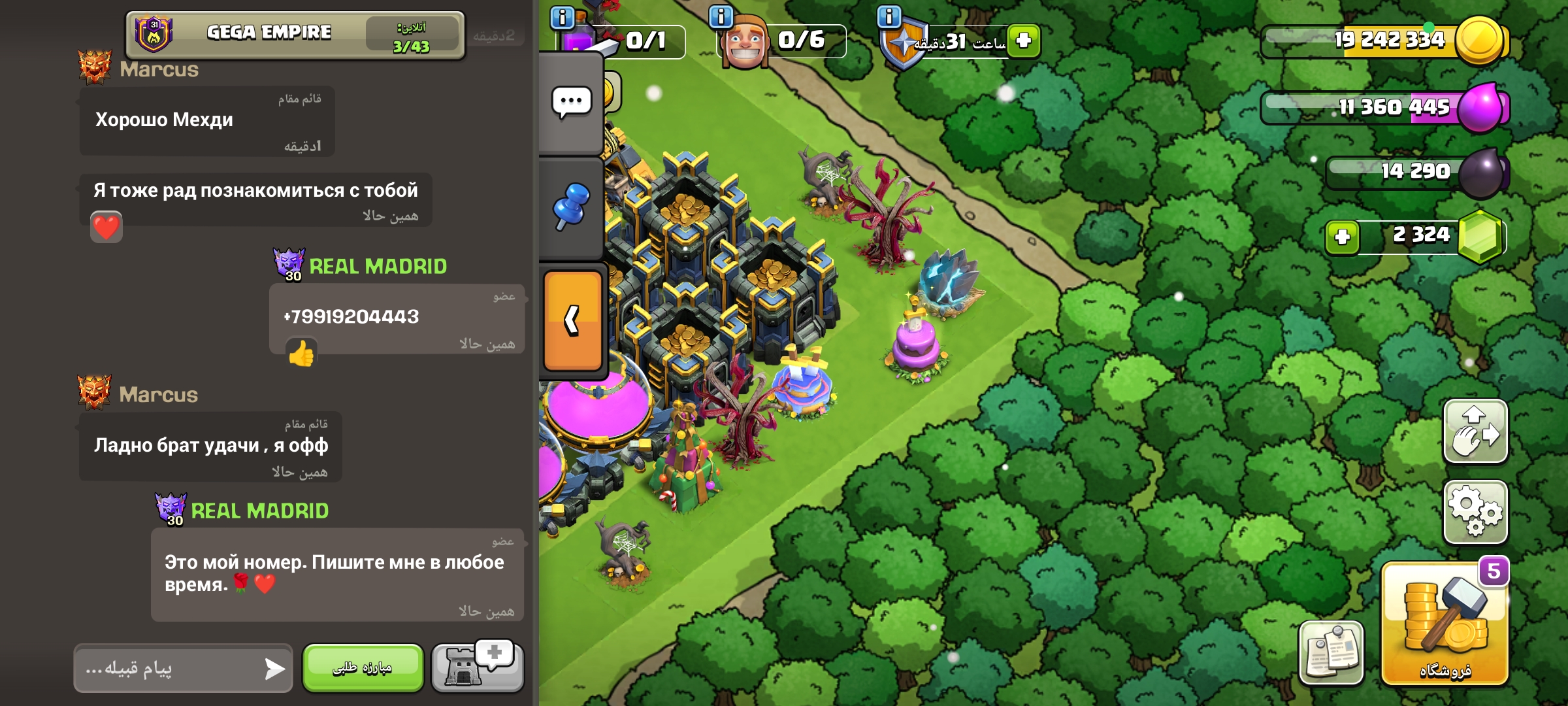Tap the heart reaction on Marcus's message

tap(106, 227)
